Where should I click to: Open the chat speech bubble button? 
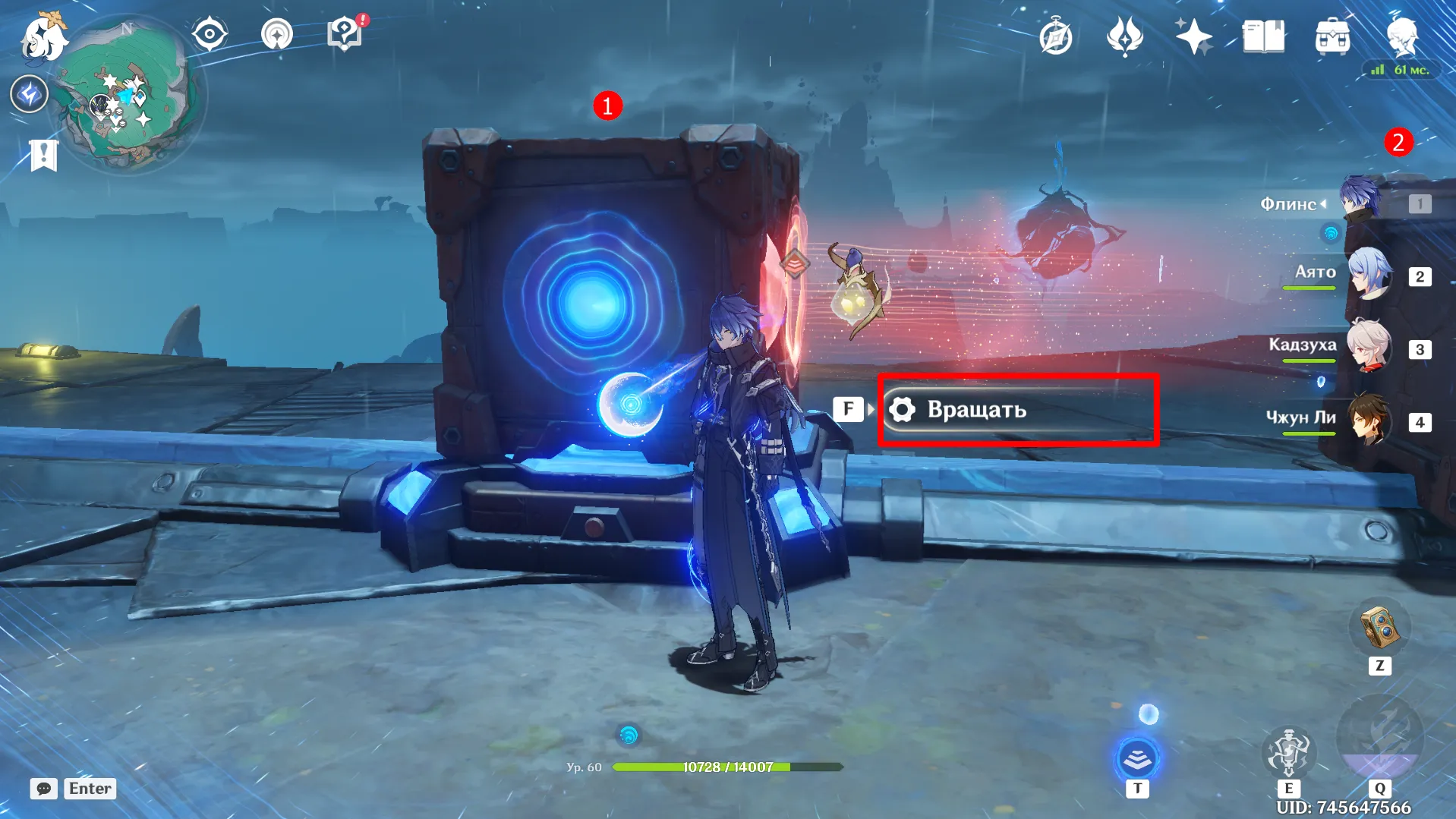point(44,789)
